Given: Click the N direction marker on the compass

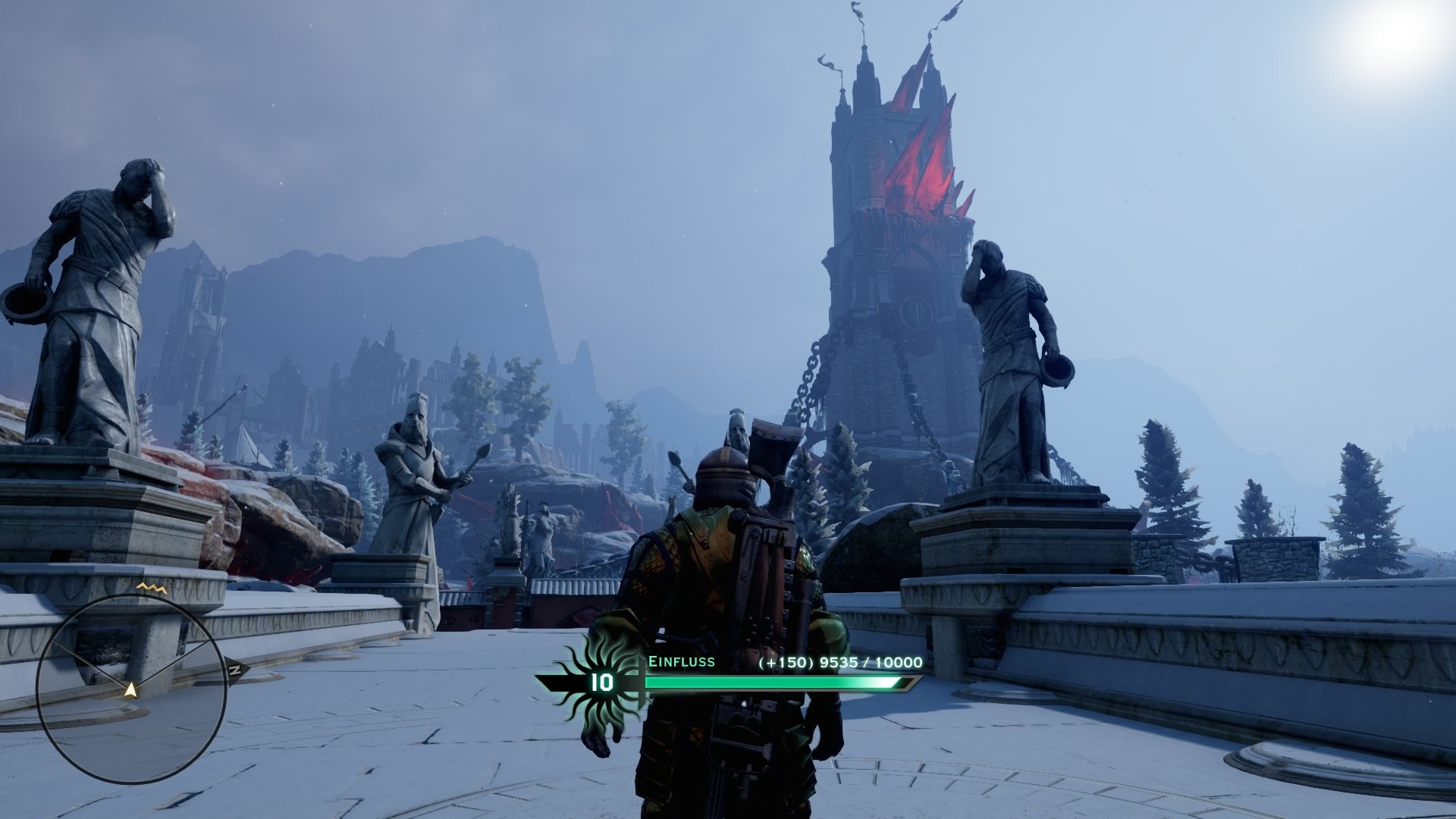Looking at the screenshot, I should pyautogui.click(x=236, y=669).
